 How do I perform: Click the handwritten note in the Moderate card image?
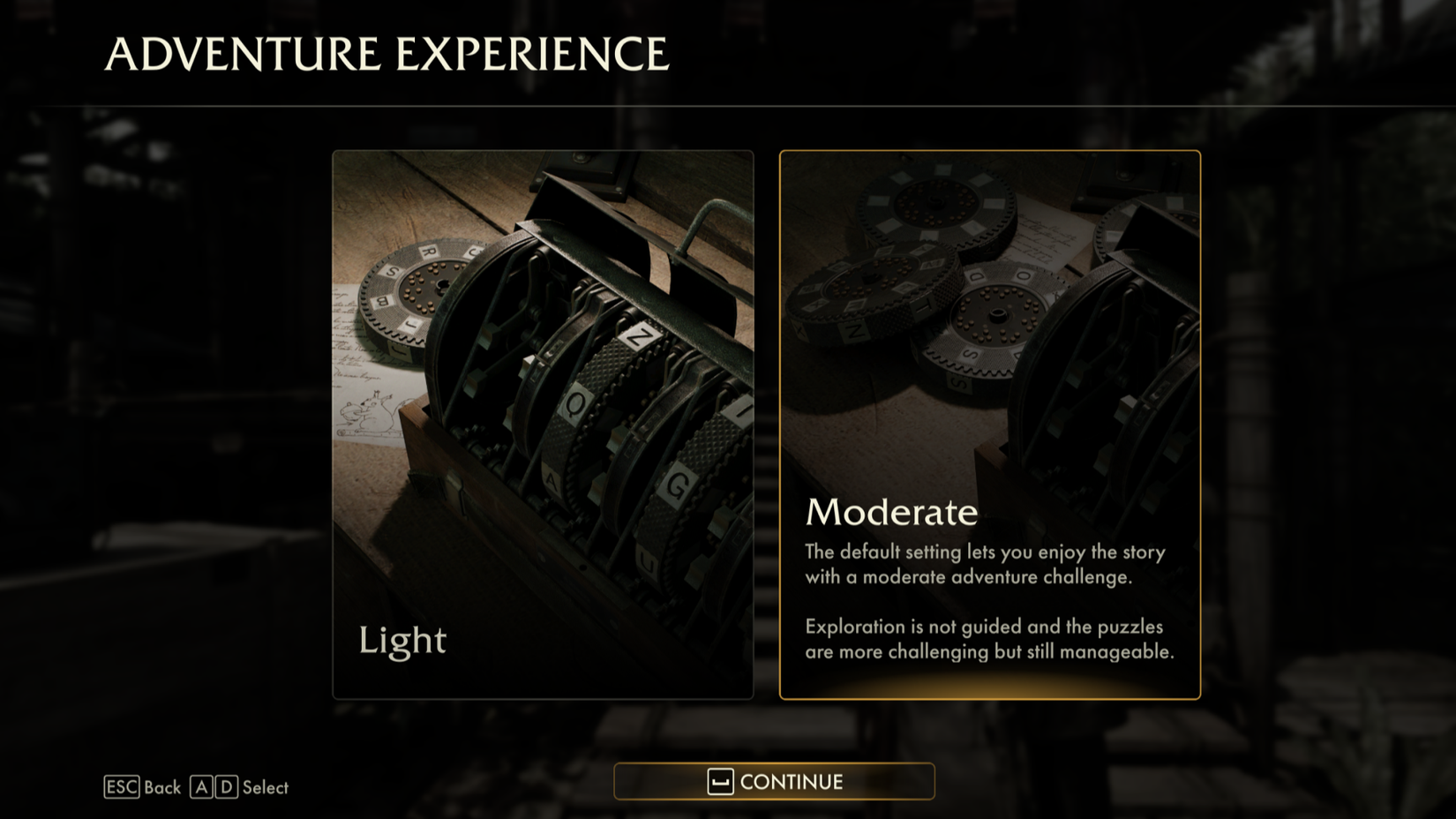(1041, 238)
